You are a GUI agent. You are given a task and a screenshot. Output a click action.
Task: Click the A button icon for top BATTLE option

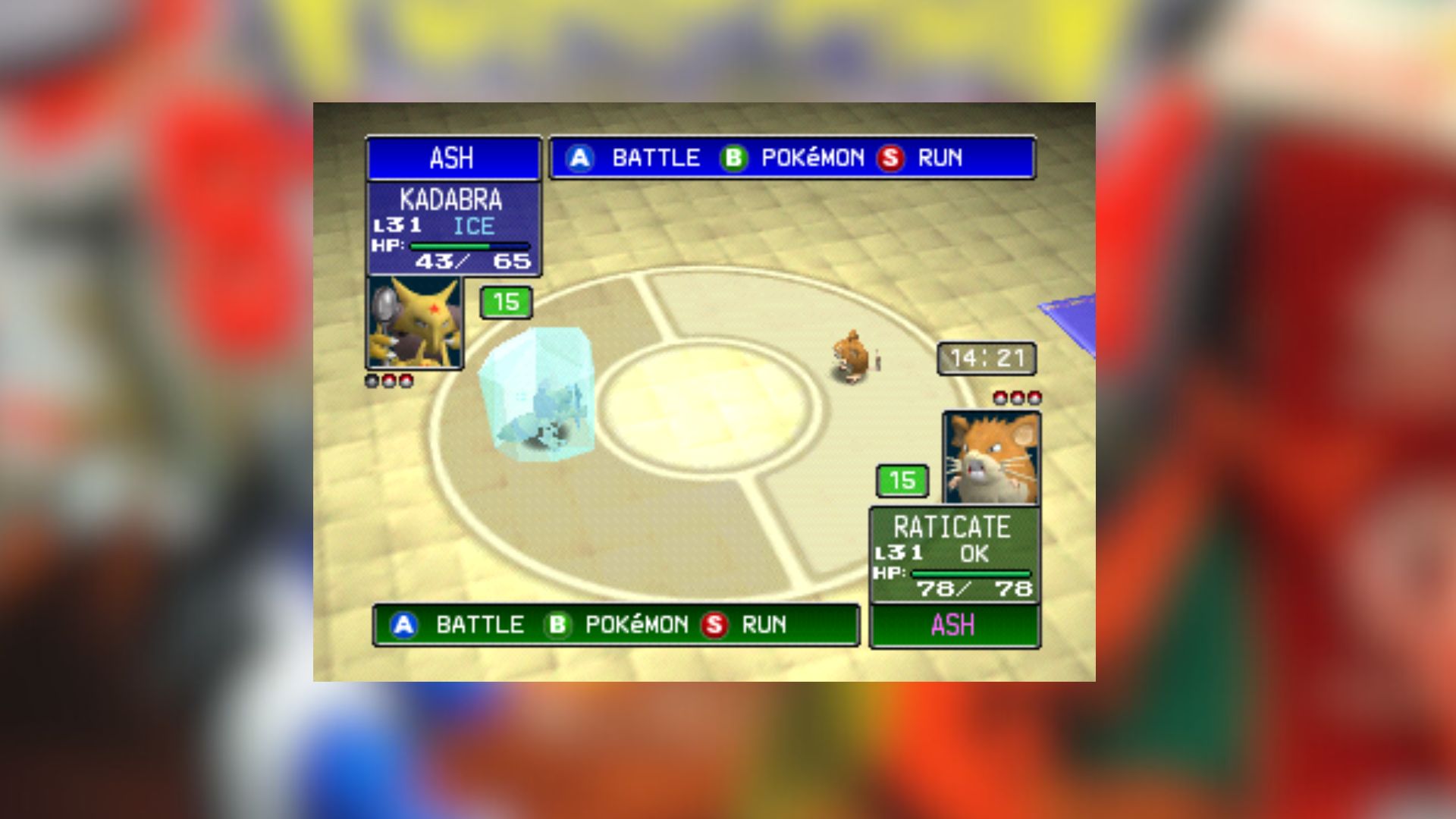[x=581, y=158]
